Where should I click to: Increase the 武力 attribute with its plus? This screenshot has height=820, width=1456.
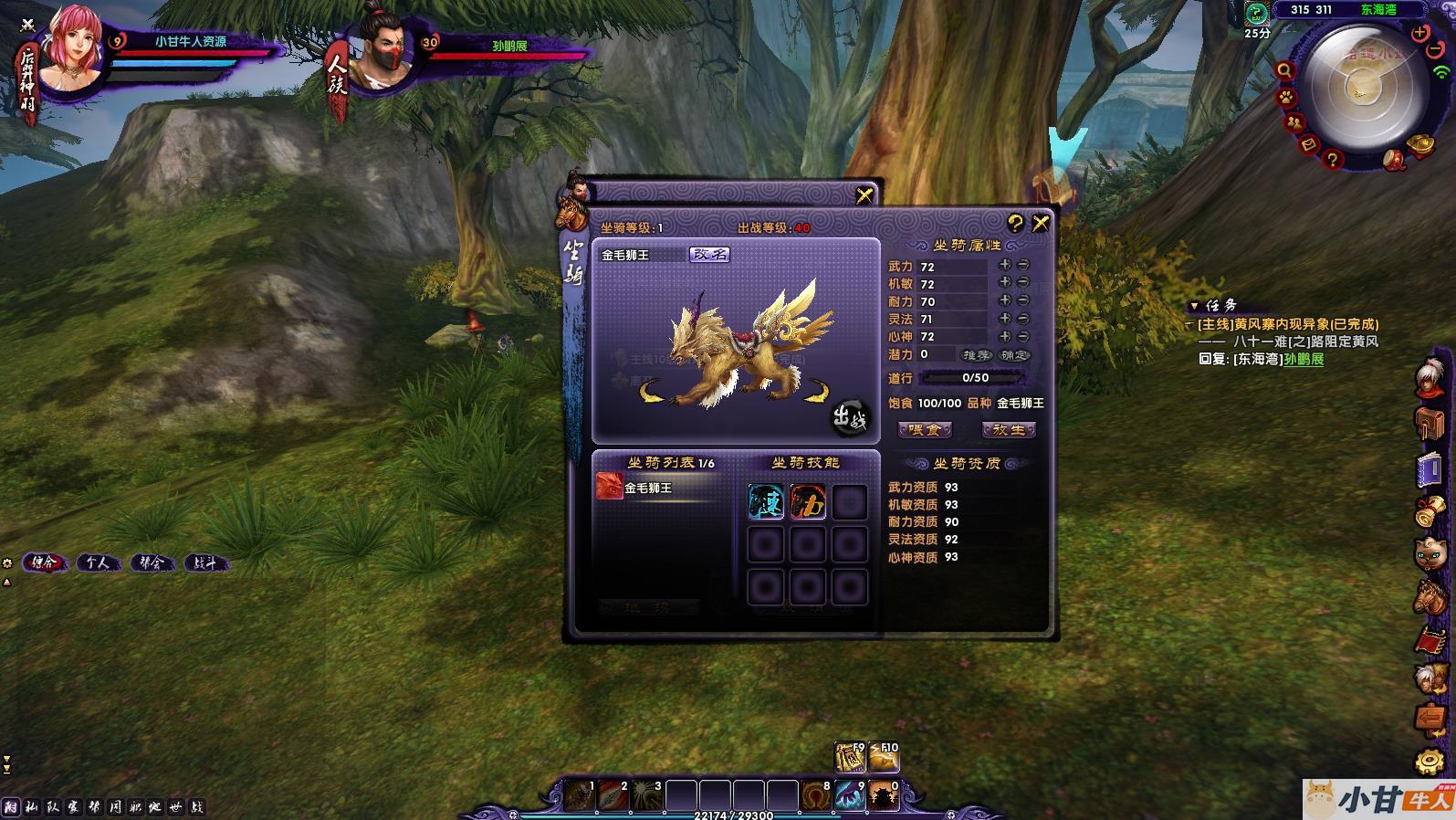click(1005, 265)
